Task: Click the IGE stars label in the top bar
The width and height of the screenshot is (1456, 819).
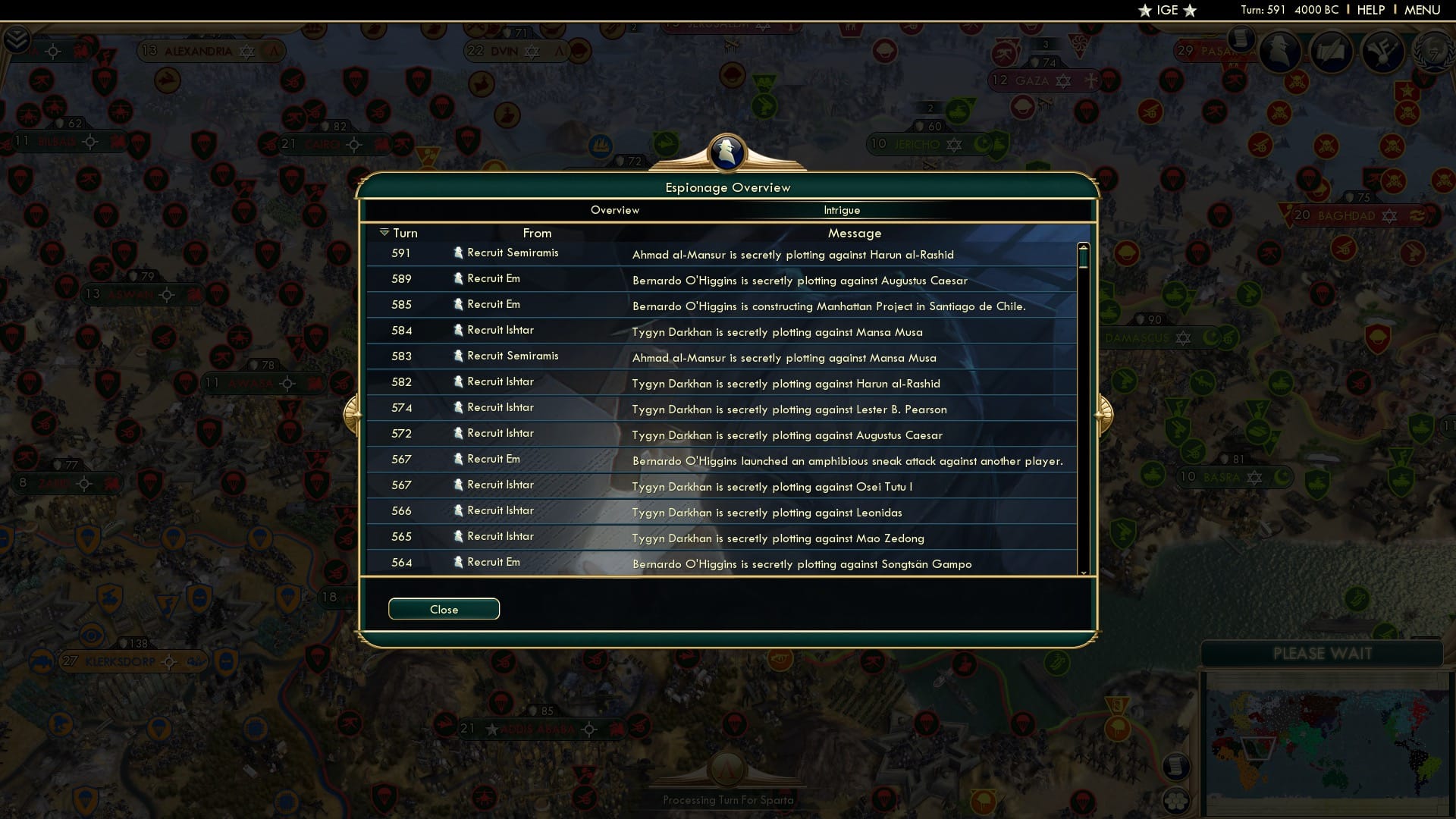Action: [x=1166, y=10]
